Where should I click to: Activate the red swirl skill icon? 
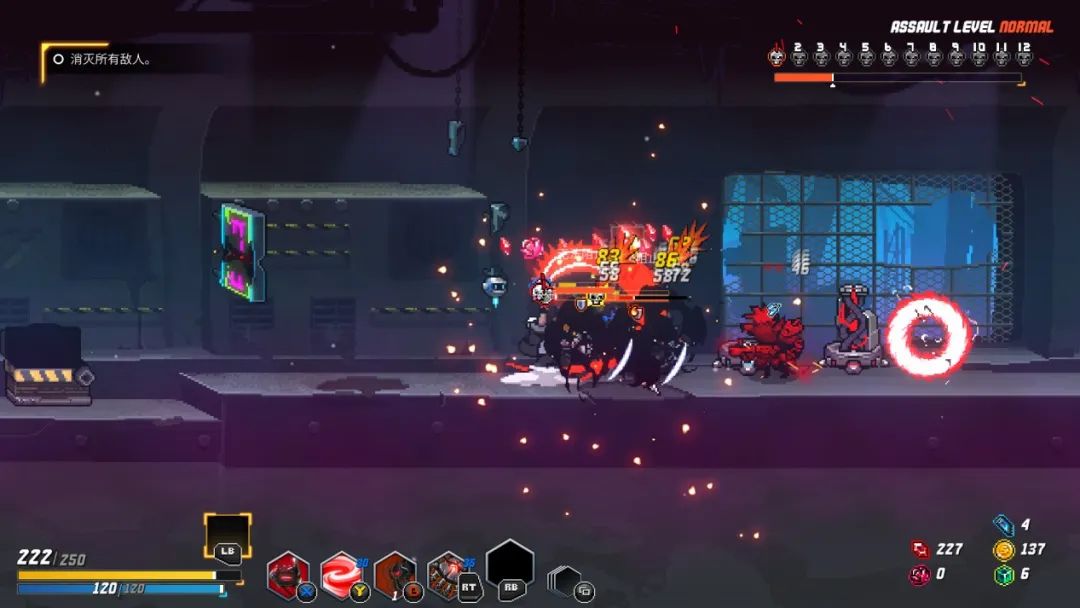(341, 575)
